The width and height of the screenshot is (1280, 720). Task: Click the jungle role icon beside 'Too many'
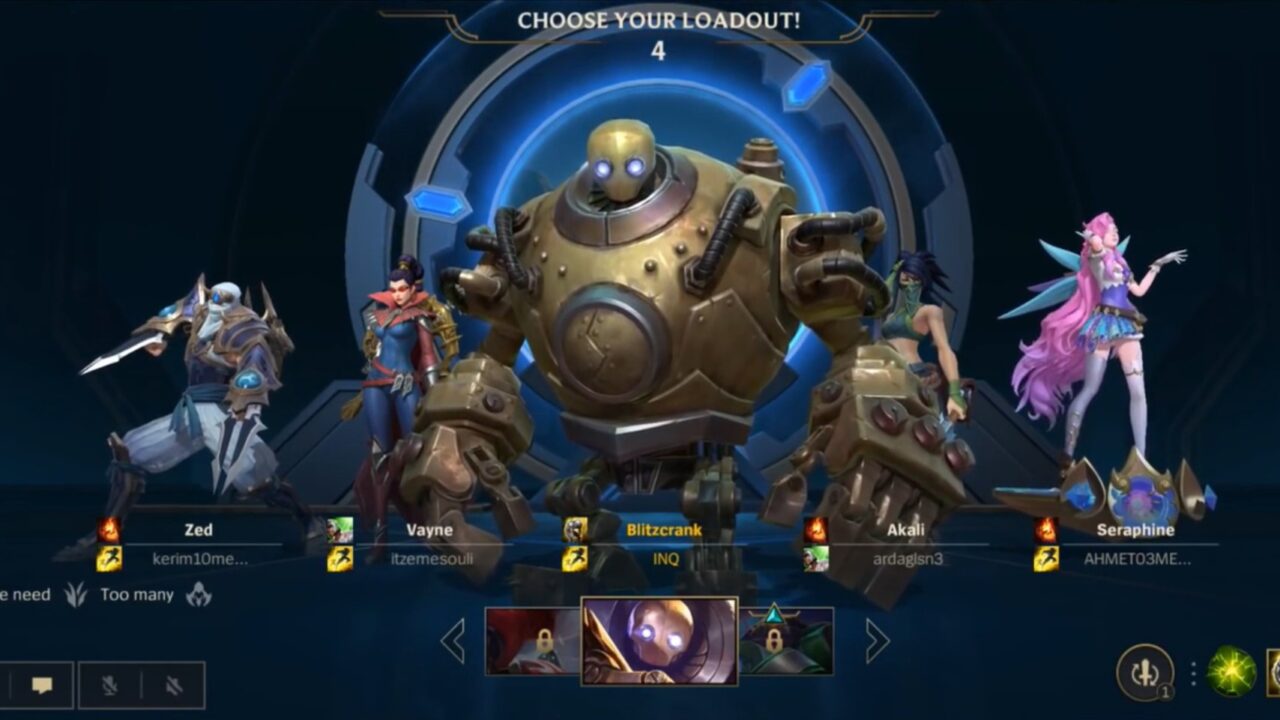[76, 595]
